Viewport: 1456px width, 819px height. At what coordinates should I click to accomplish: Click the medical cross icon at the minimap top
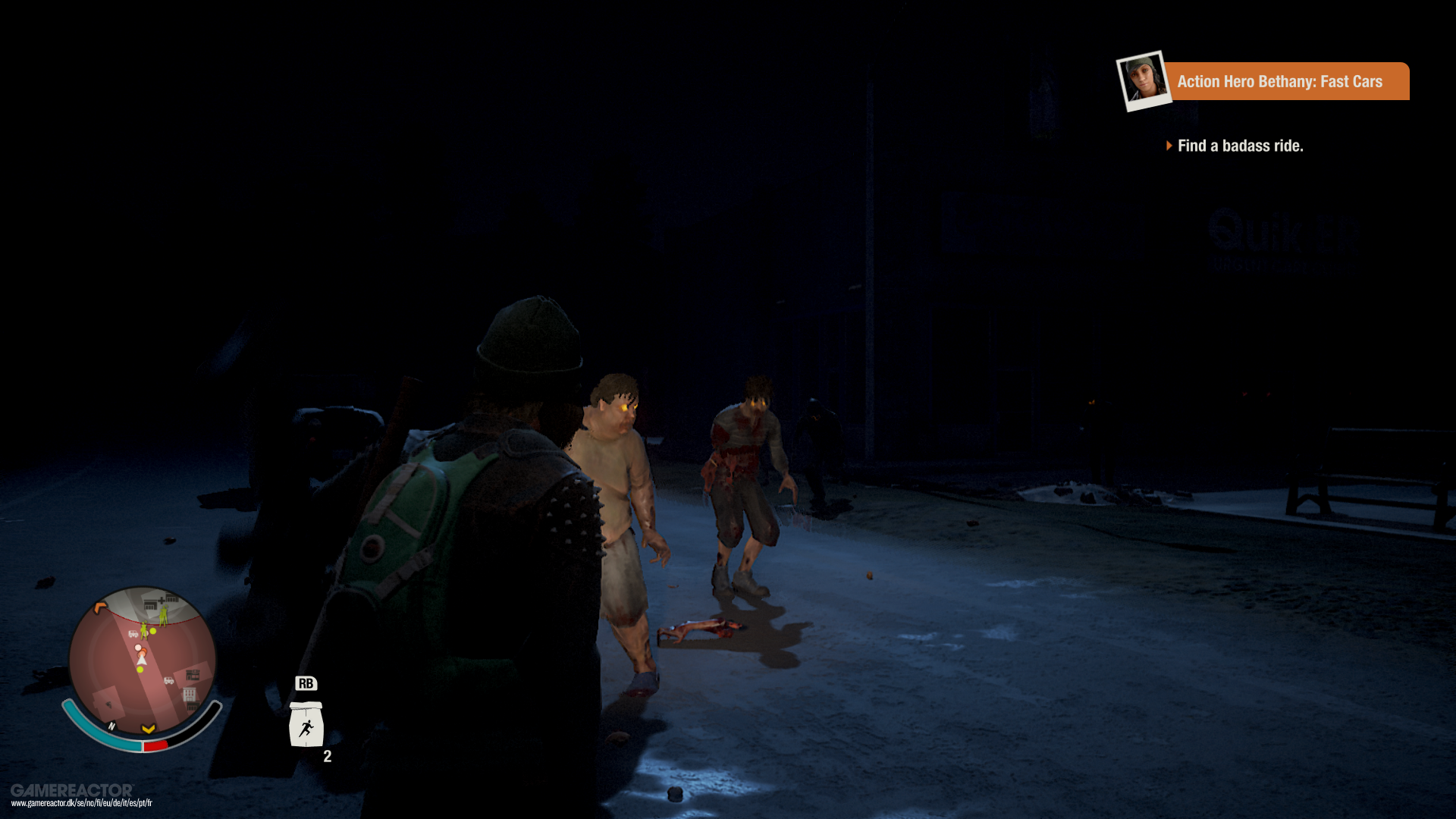(x=161, y=600)
